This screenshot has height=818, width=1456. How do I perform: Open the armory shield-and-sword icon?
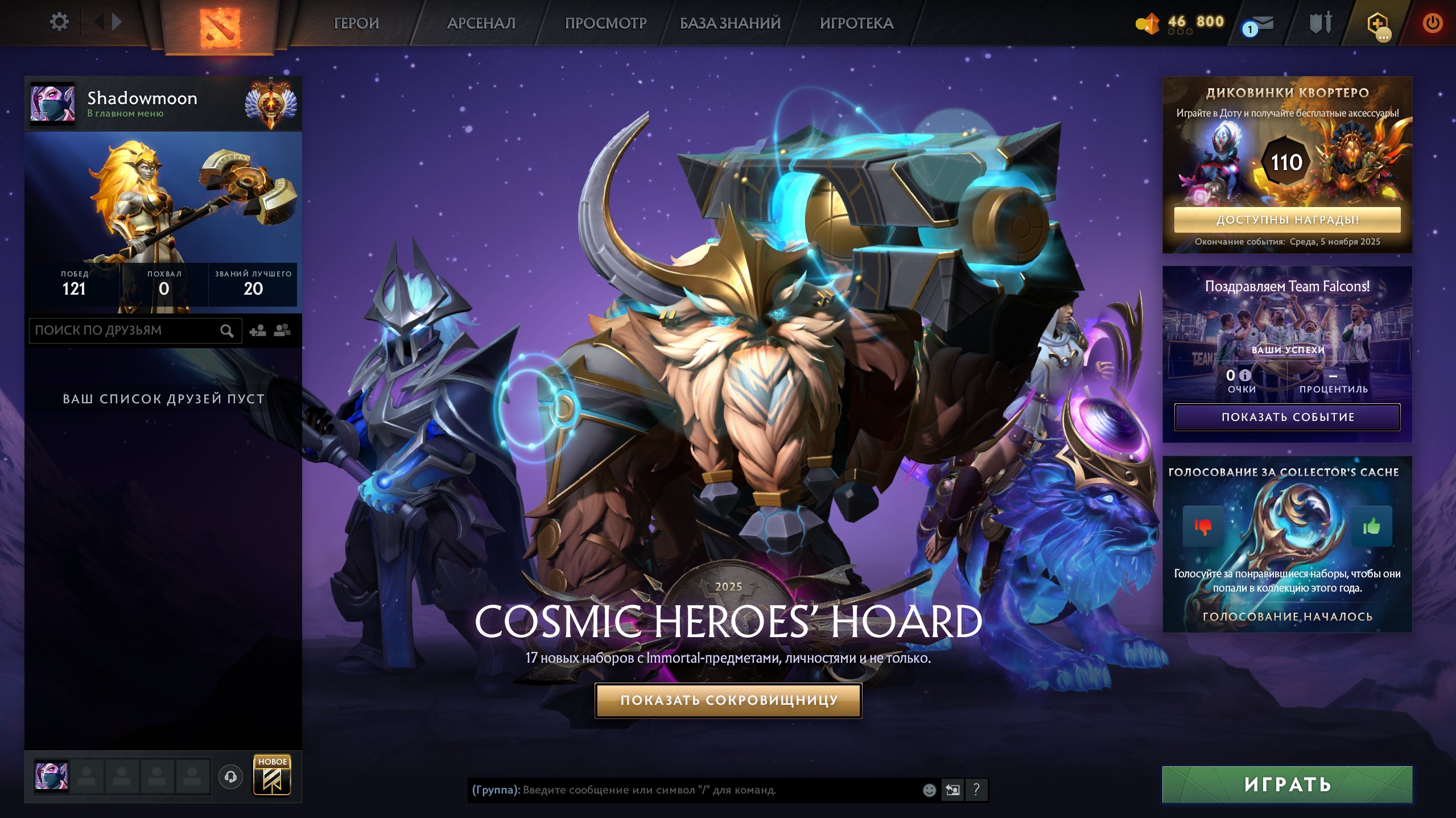(x=1319, y=23)
